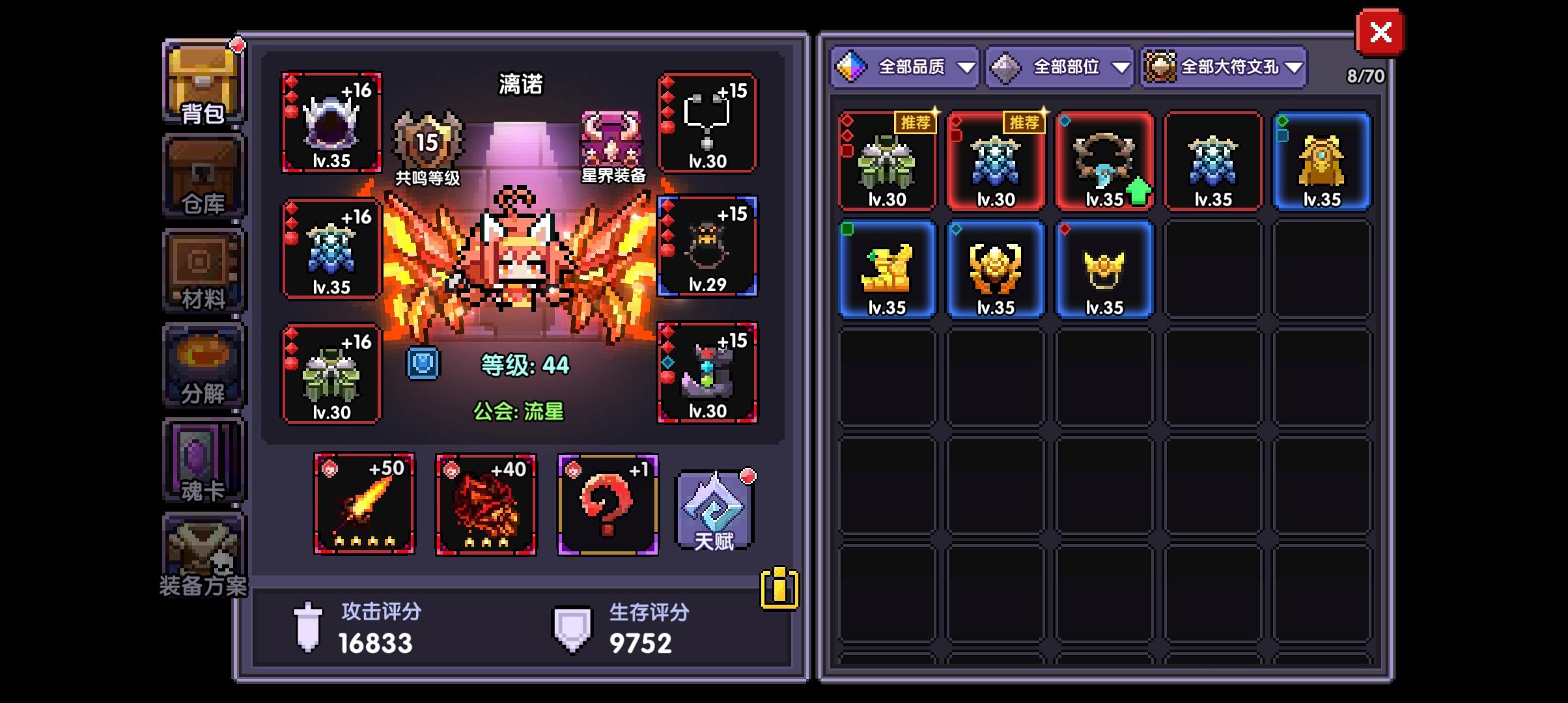Select the 推荐 recommended lv.30 green armor
The height and width of the screenshot is (703, 1568).
coord(886,161)
